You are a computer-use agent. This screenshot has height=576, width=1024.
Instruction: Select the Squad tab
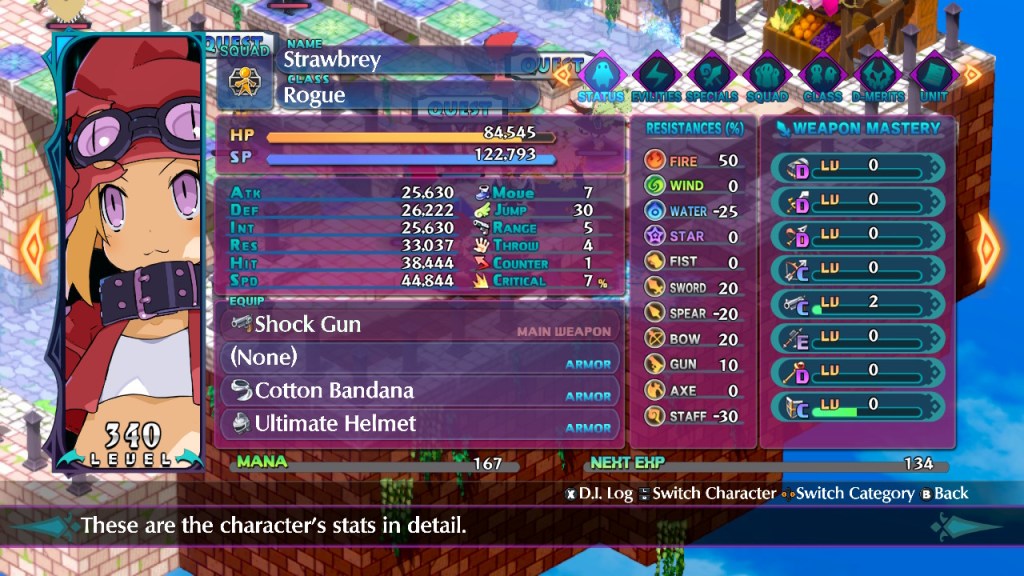(767, 75)
